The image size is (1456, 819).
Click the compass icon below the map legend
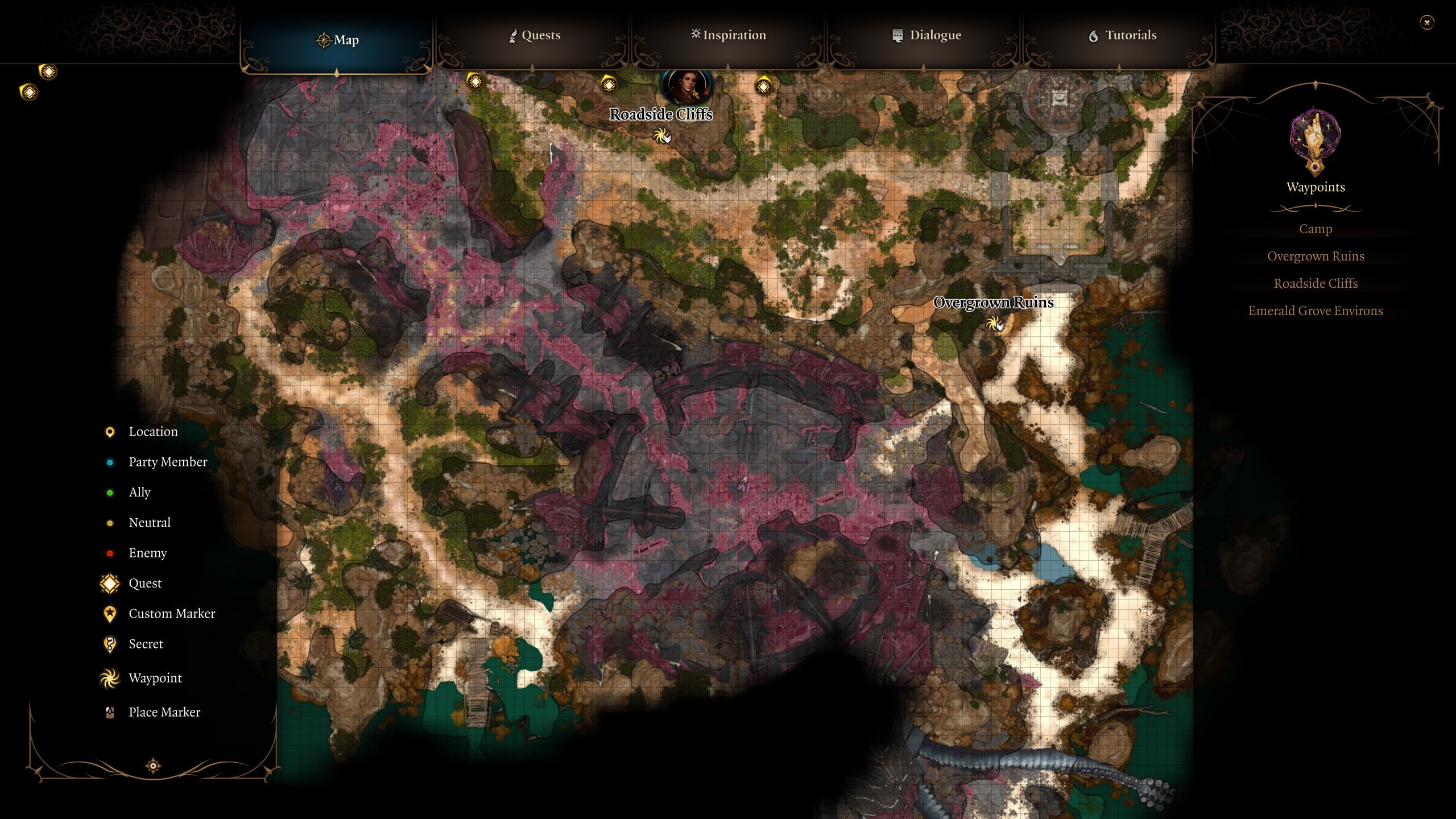click(153, 766)
